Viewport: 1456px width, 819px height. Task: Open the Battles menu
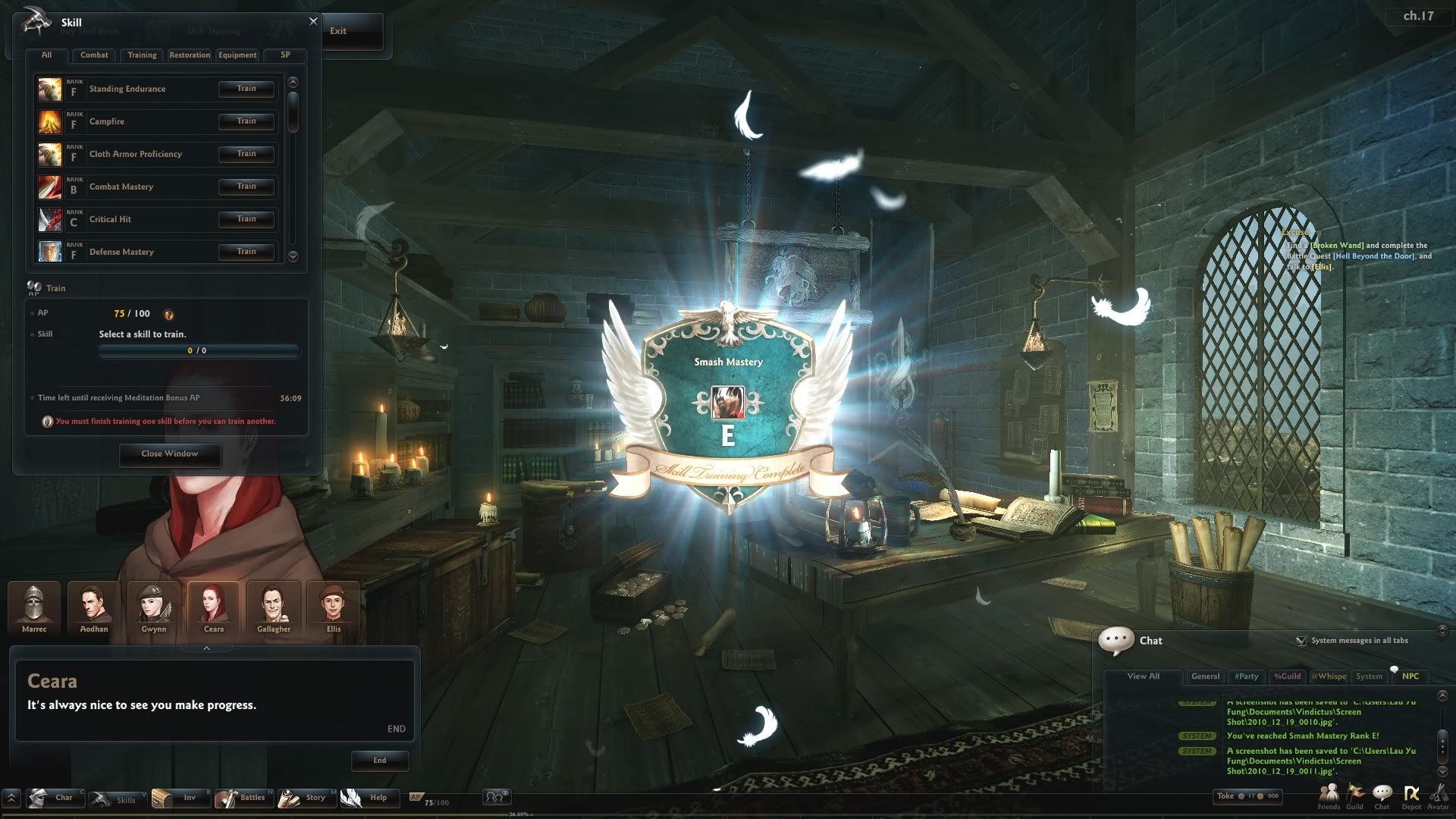[x=245, y=798]
